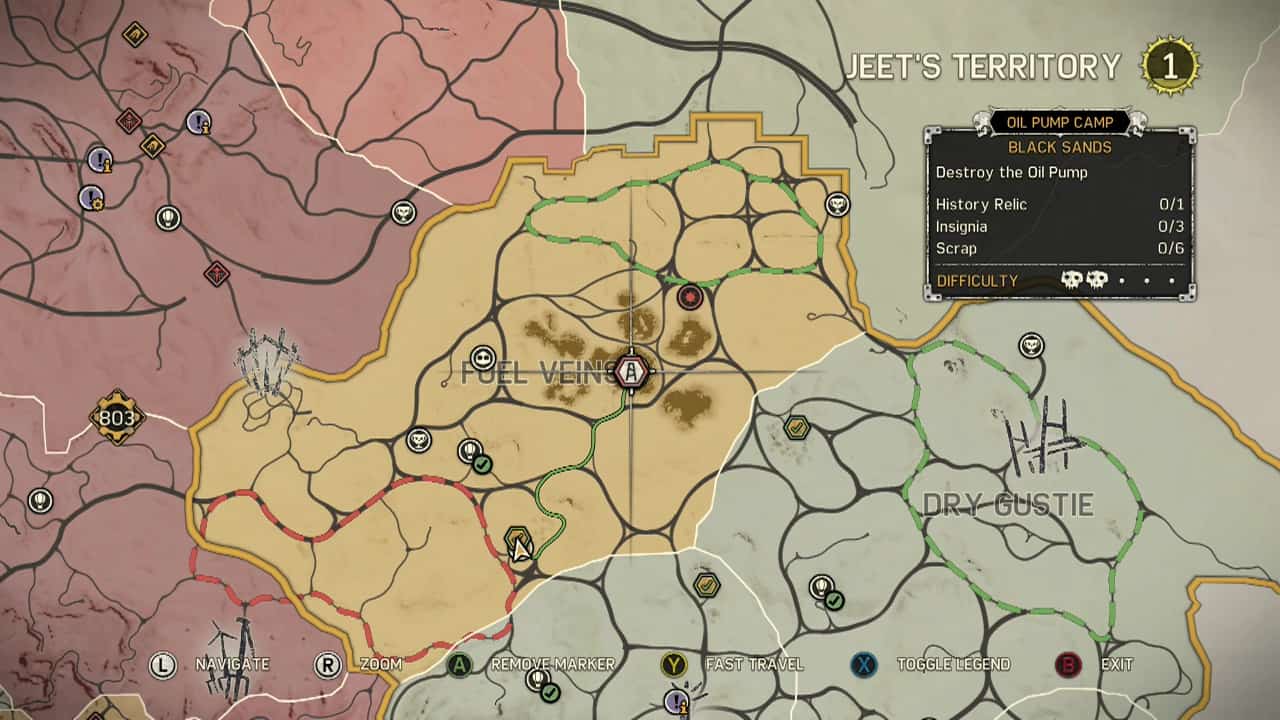Select the Black Sands region label
This screenshot has height=720, width=1280.
click(x=1060, y=147)
